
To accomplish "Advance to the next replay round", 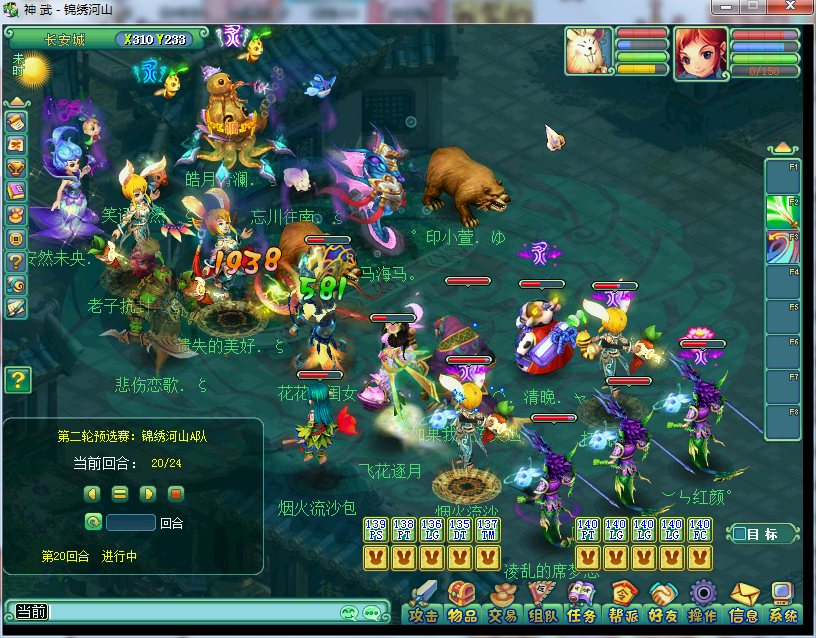I will tap(147, 493).
